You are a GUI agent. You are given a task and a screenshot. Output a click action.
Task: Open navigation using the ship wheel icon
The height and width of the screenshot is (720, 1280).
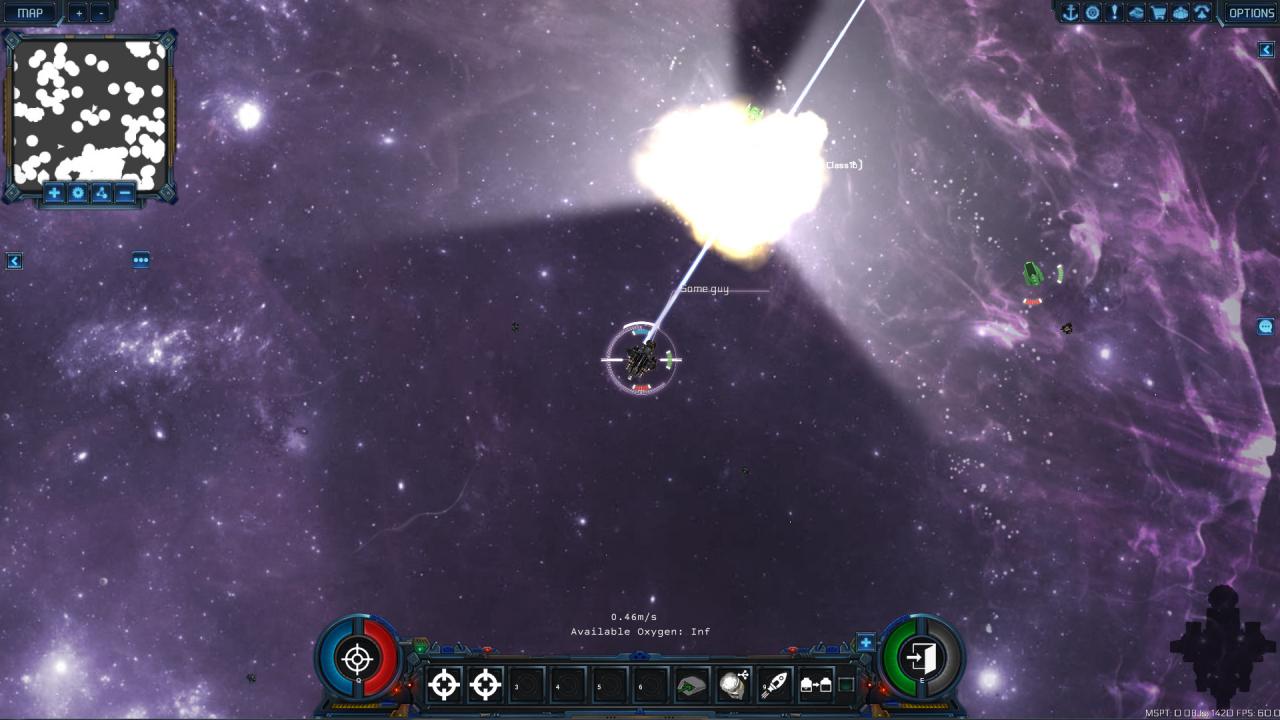pyautogui.click(x=1092, y=13)
